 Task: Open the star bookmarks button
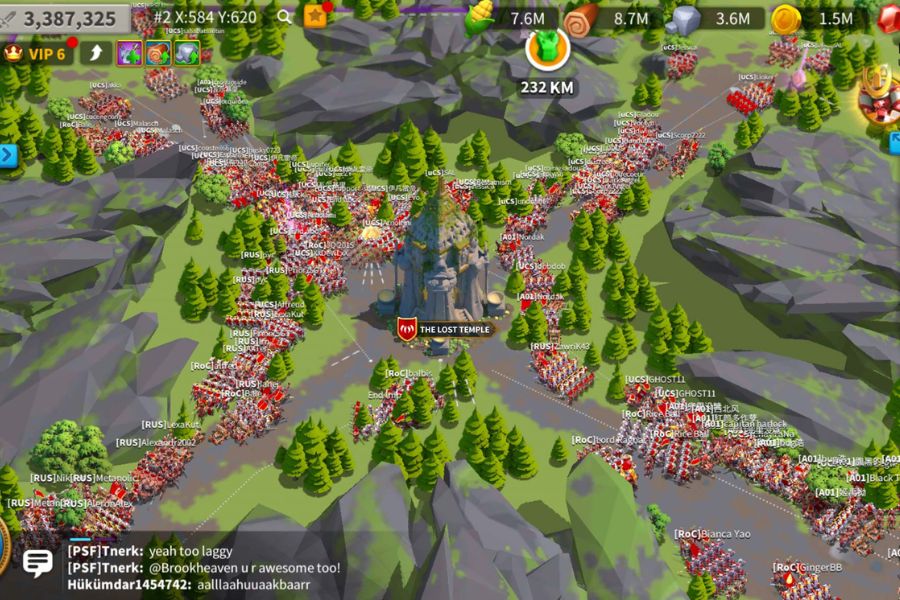point(315,16)
